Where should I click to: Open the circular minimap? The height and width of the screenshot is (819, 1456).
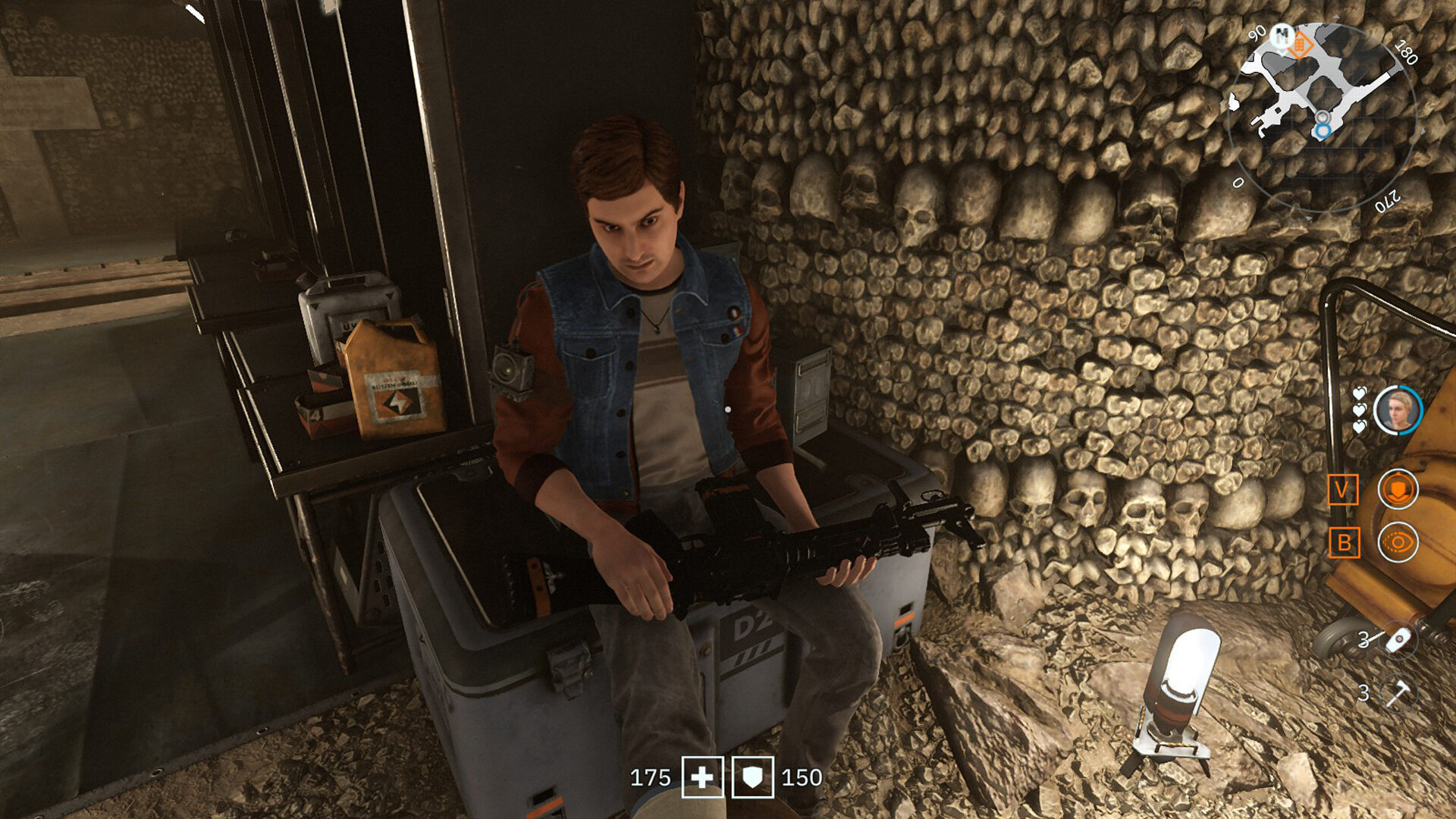coord(1323,116)
